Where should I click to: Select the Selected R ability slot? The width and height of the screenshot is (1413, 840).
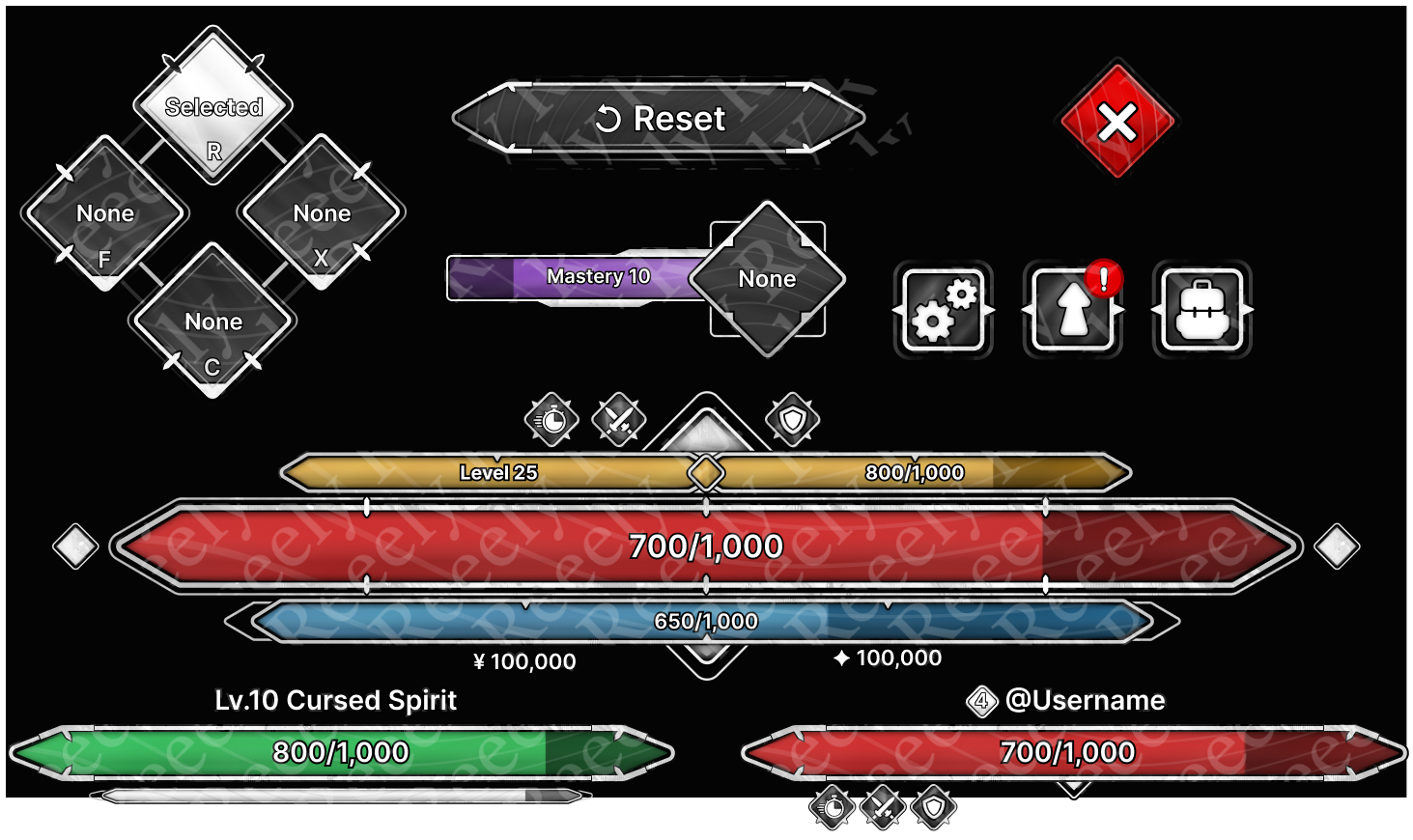[x=213, y=107]
